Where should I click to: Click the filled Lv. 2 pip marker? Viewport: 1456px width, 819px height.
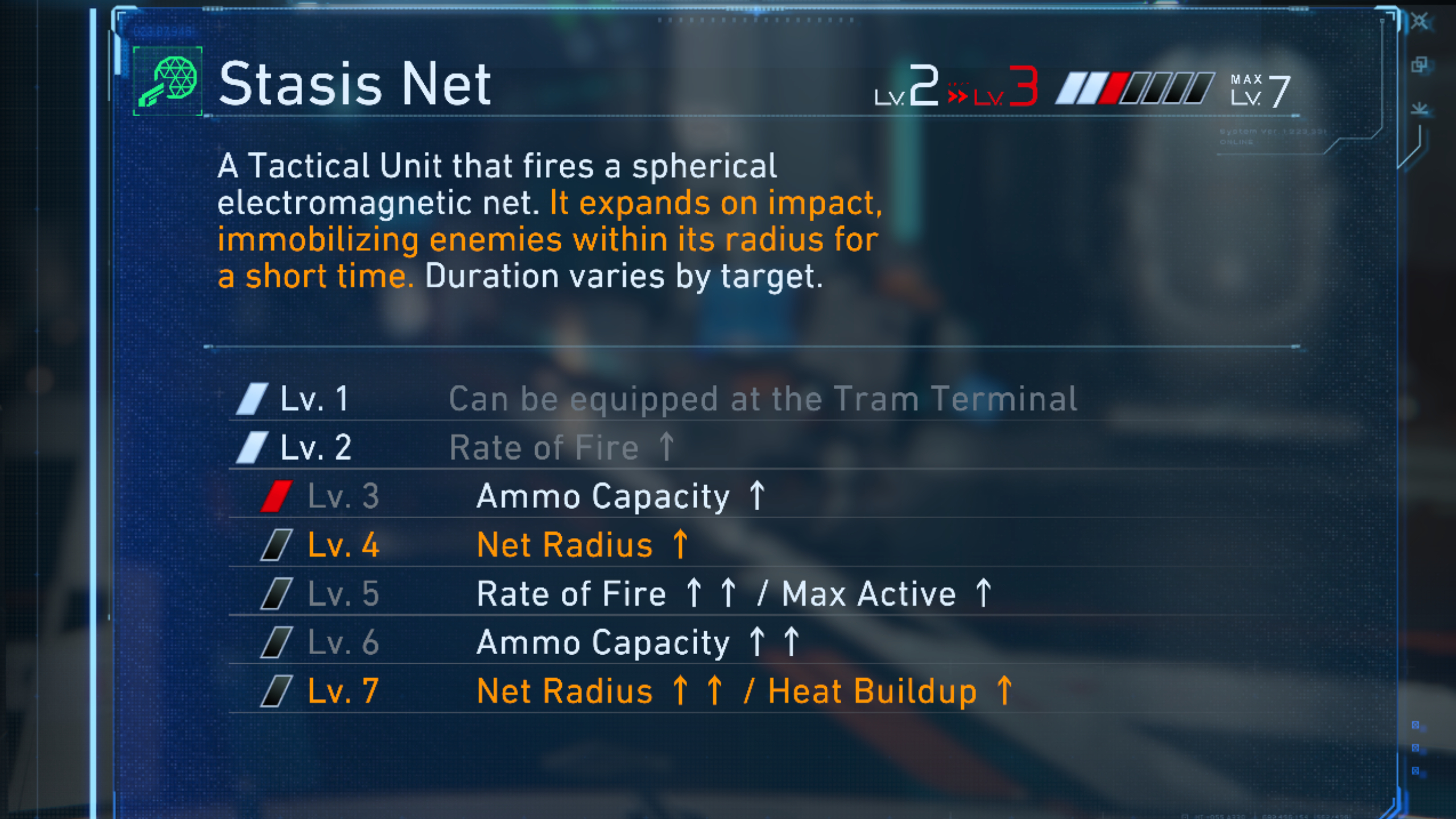254,446
